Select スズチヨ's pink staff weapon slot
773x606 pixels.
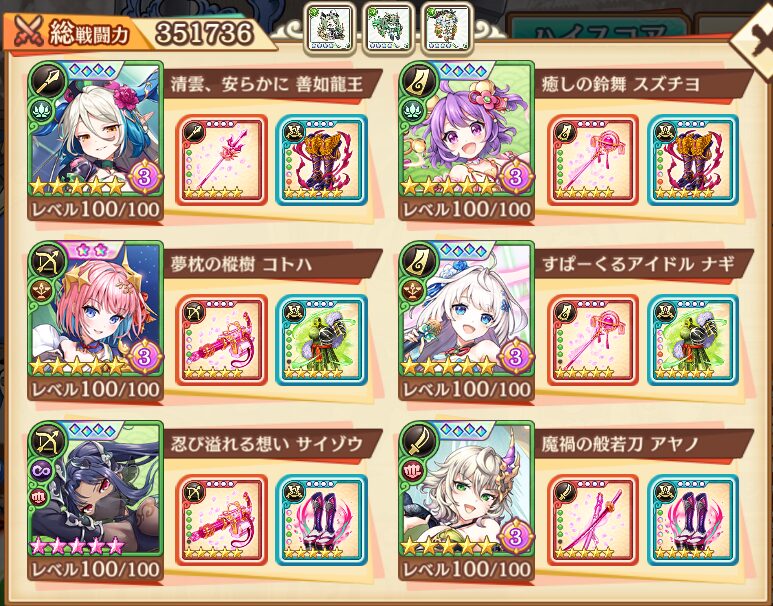pos(592,160)
